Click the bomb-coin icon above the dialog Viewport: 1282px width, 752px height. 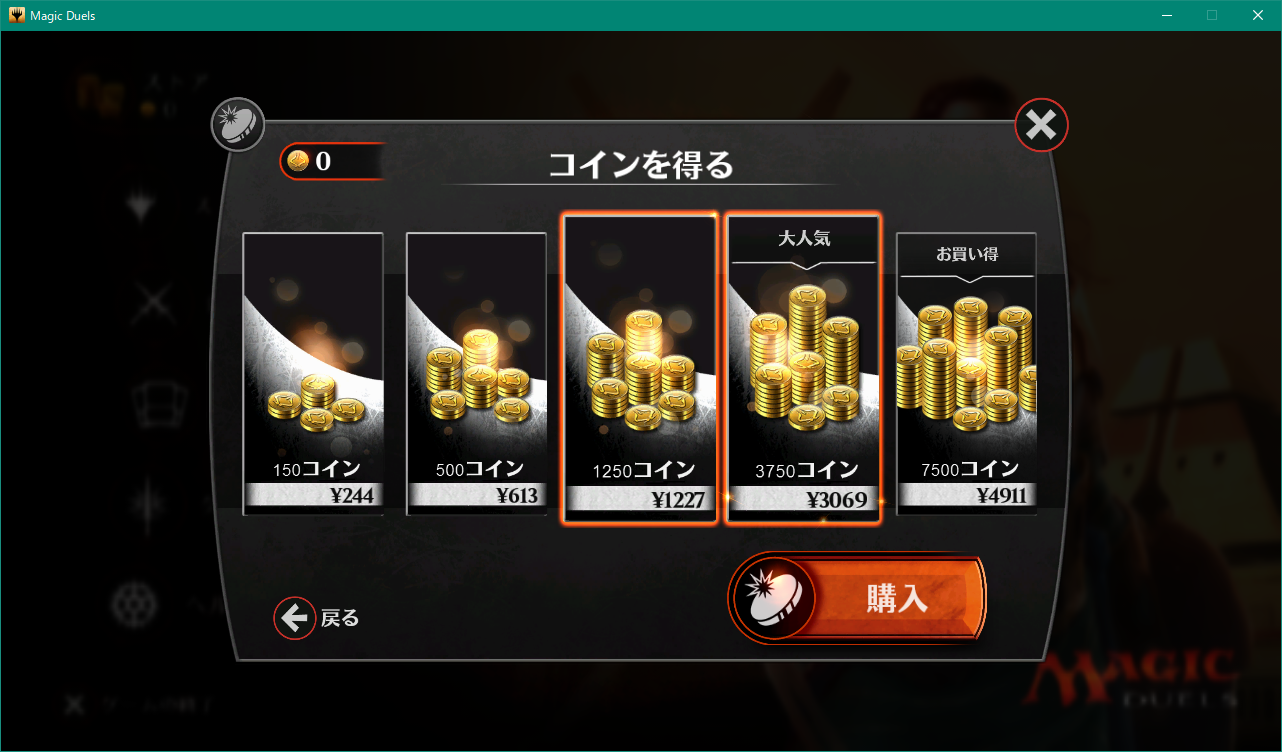click(x=238, y=124)
